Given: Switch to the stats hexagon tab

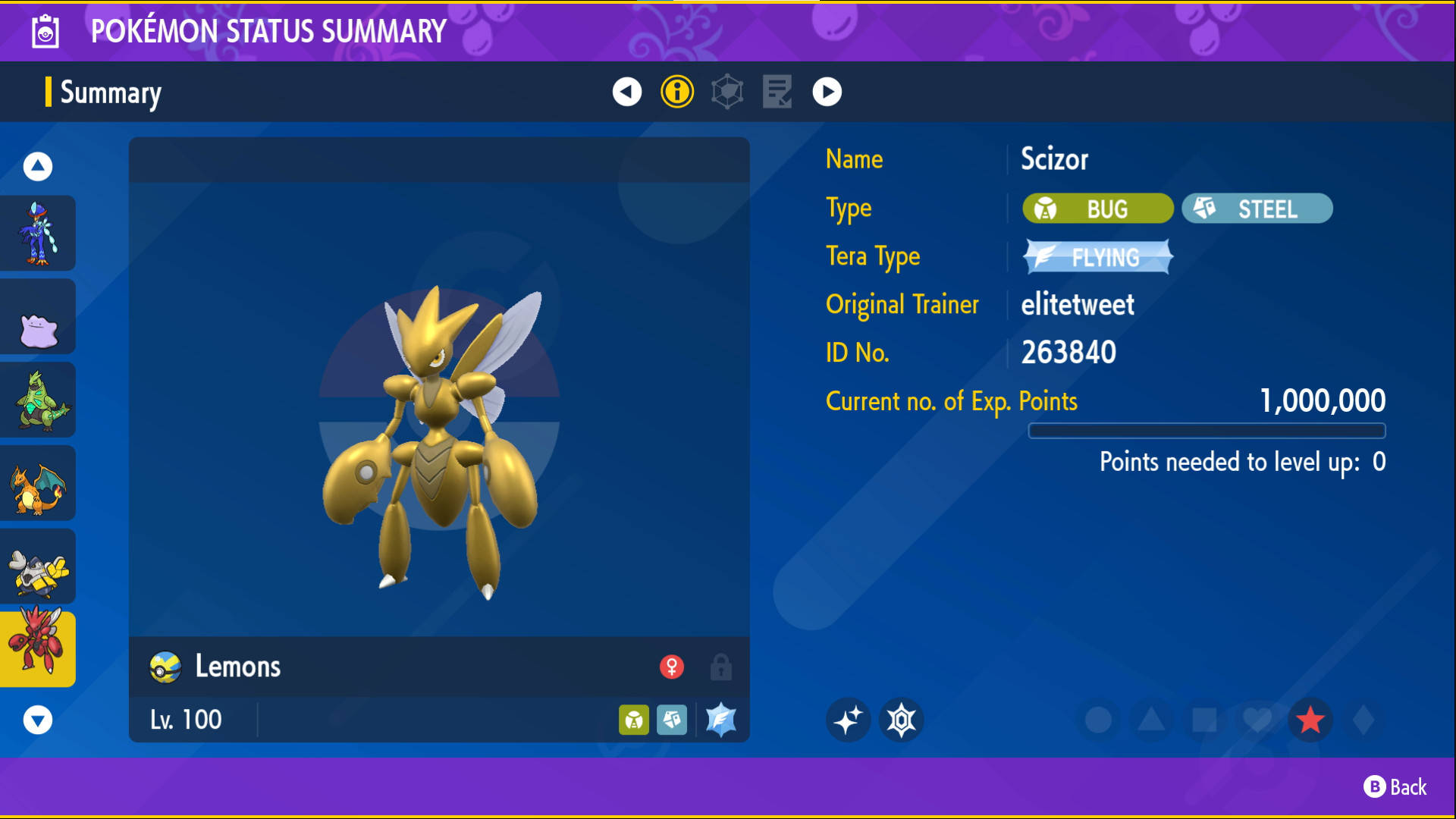Looking at the screenshot, I should coord(727,92).
